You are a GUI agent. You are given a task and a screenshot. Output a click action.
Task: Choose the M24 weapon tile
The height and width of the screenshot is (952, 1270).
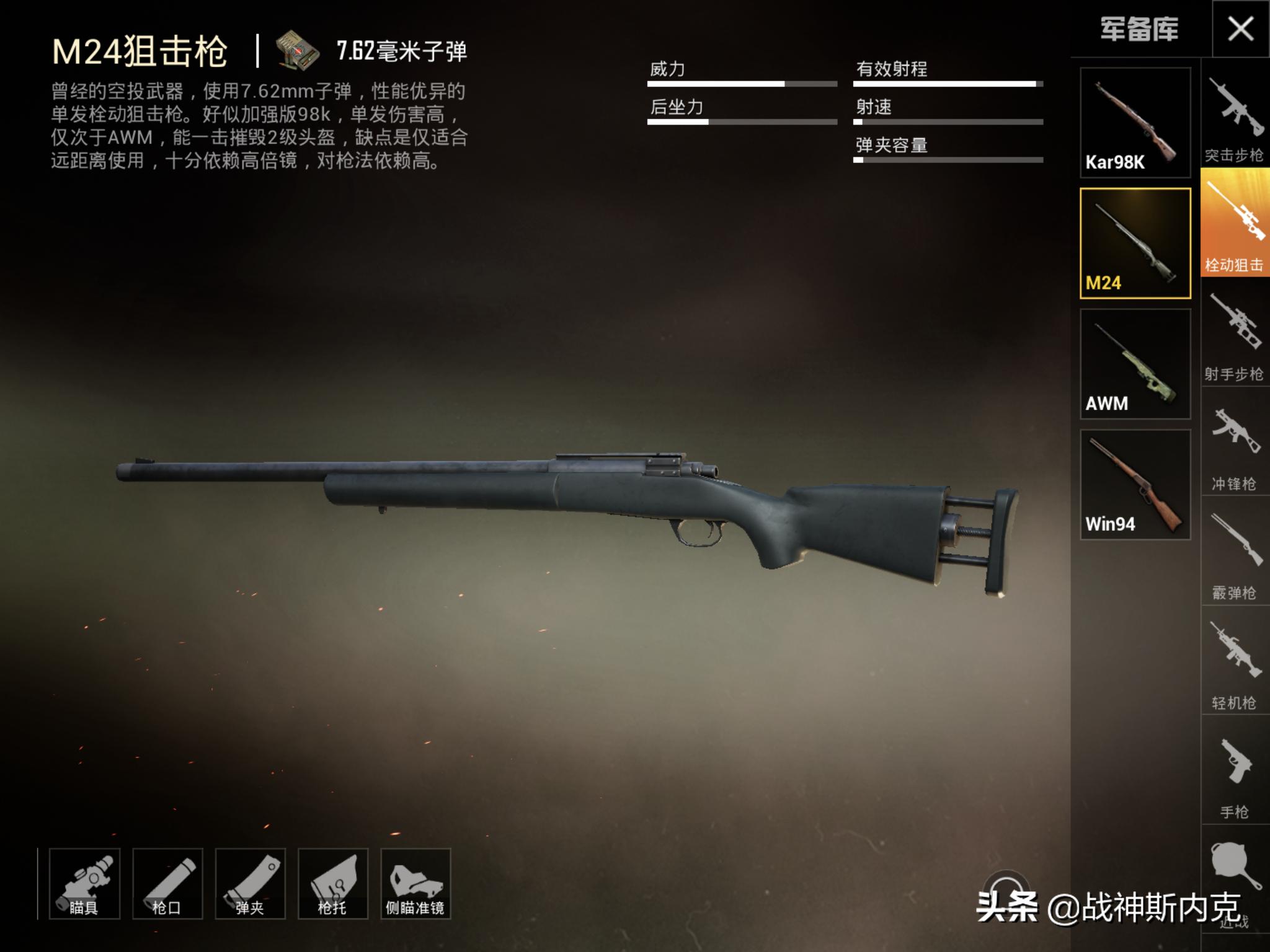[x=1135, y=244]
